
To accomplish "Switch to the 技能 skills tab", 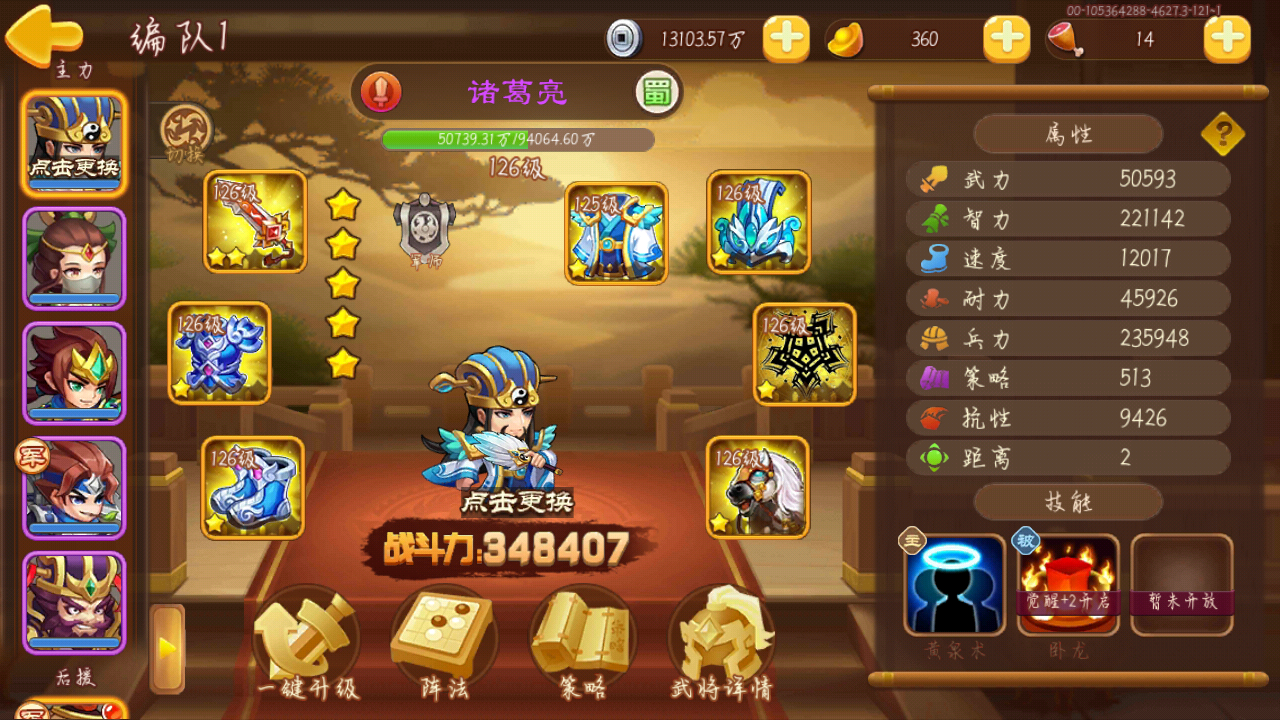I will [x=1066, y=502].
